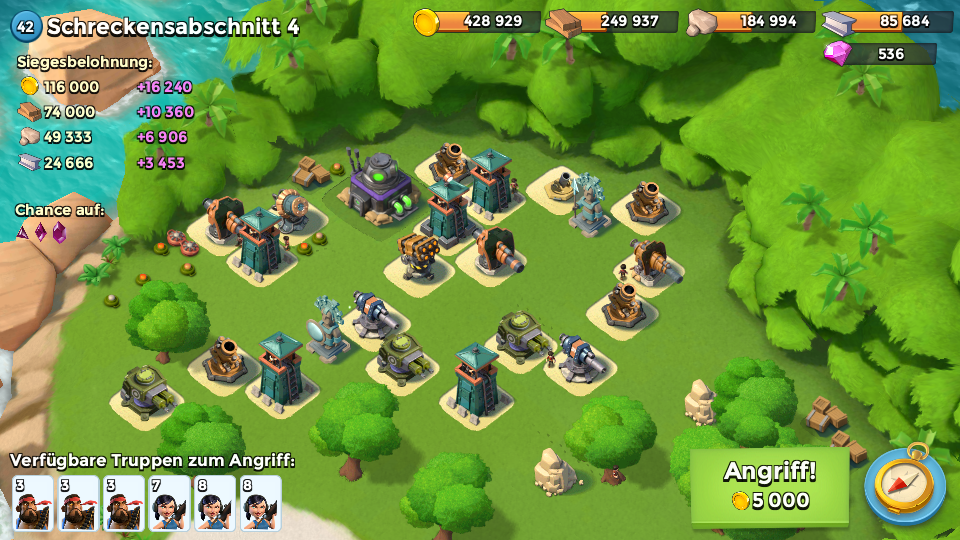The width and height of the screenshot is (960, 540).
Task: Tap the compass button to leave
Action: point(904,485)
